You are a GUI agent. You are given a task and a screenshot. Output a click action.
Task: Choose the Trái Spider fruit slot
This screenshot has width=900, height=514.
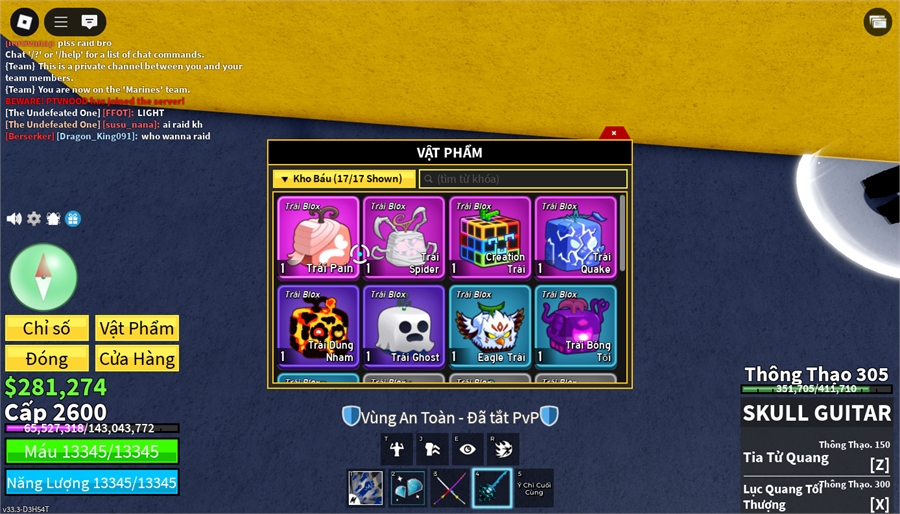[404, 237]
